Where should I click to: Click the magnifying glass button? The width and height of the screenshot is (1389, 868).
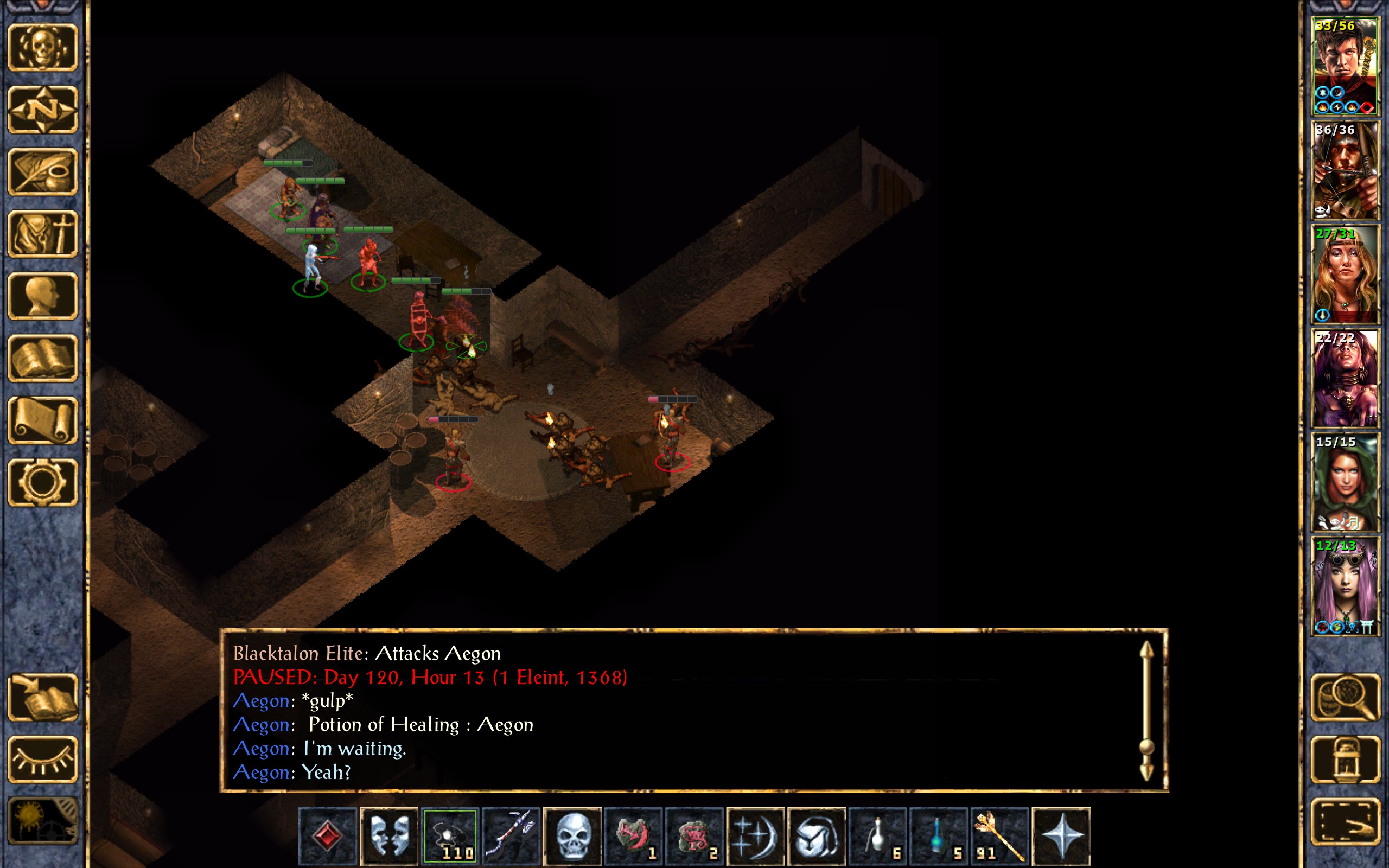[x=1346, y=697]
